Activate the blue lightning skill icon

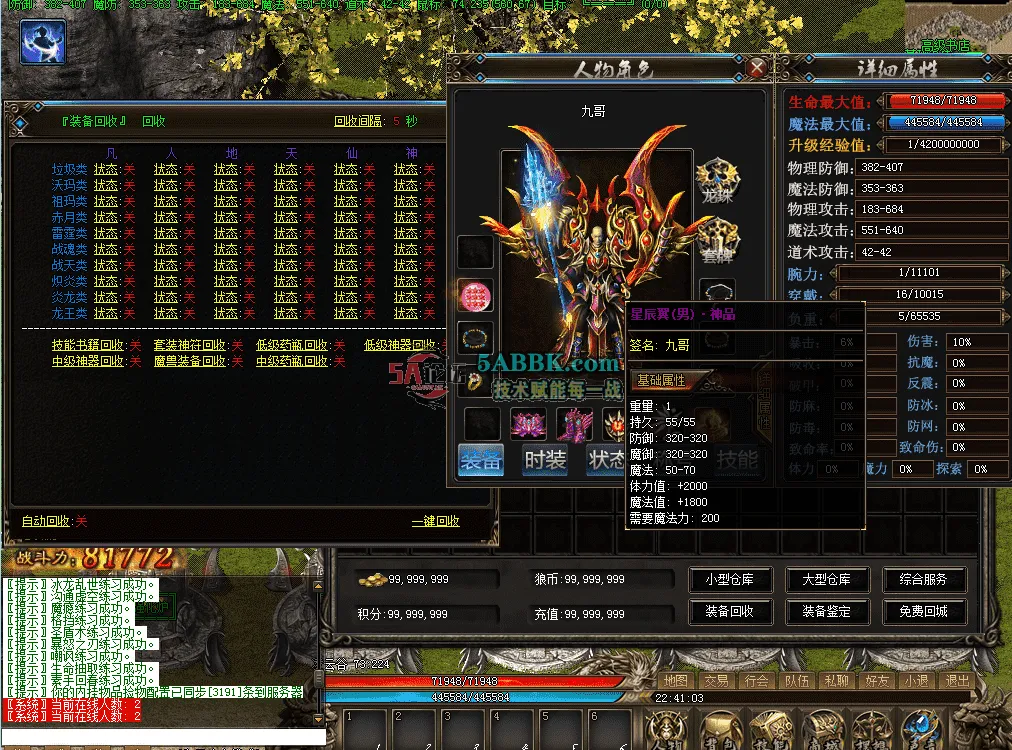click(x=43, y=43)
